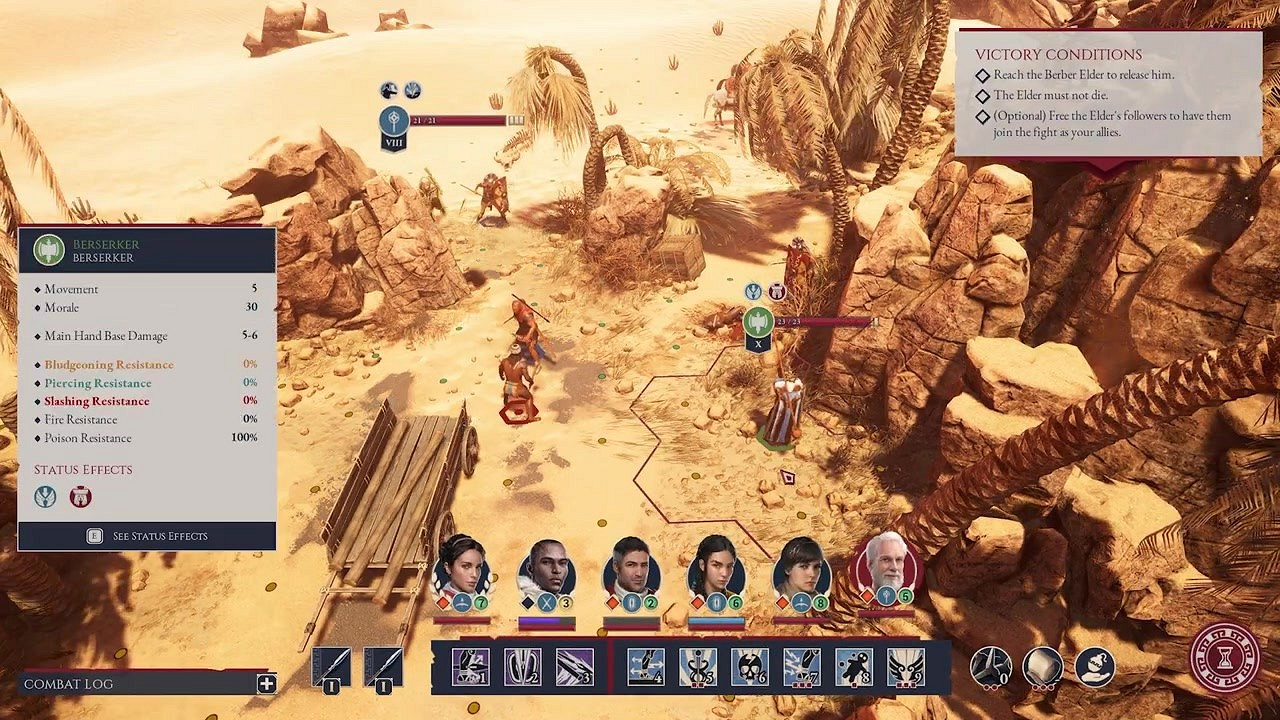This screenshot has width=1280, height=720.
Task: Select the woman with headband portrait
Action: pos(461,568)
